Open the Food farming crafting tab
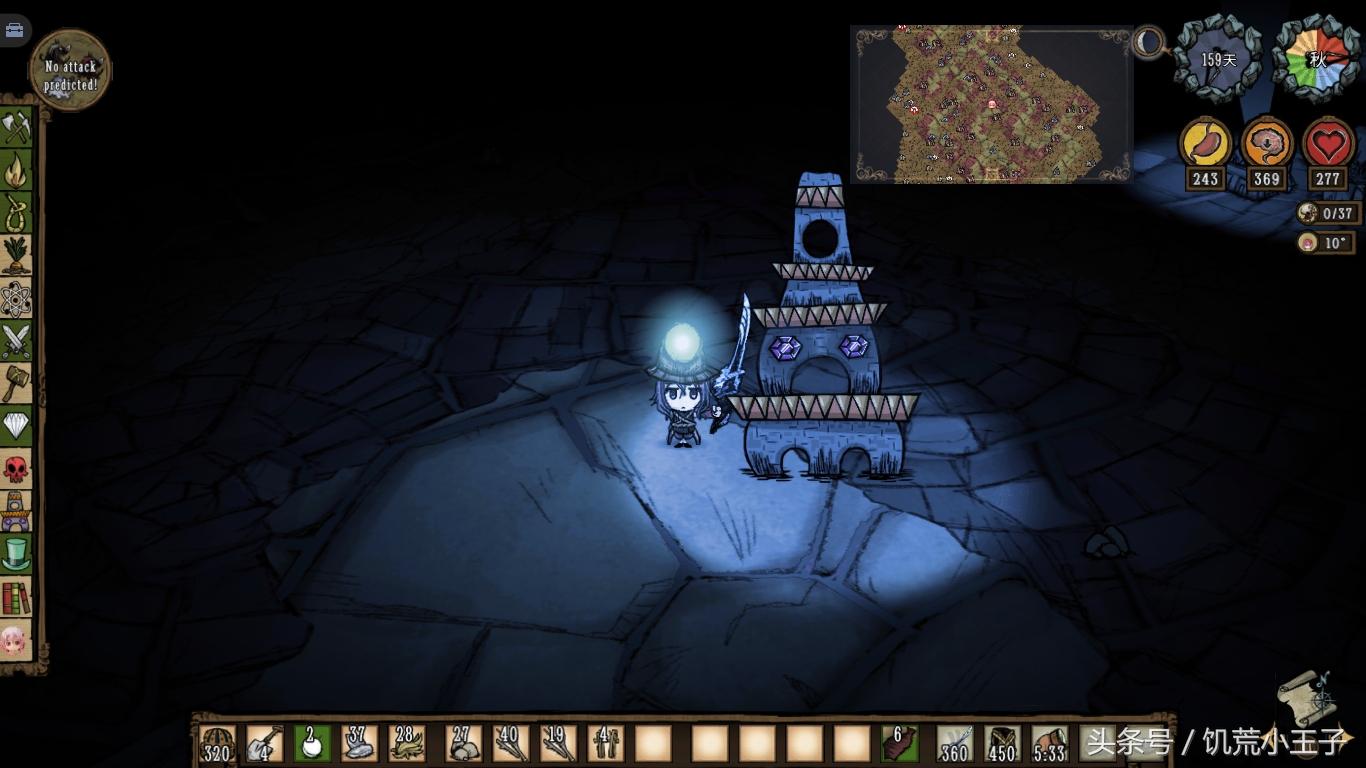The width and height of the screenshot is (1366, 768). (x=16, y=255)
